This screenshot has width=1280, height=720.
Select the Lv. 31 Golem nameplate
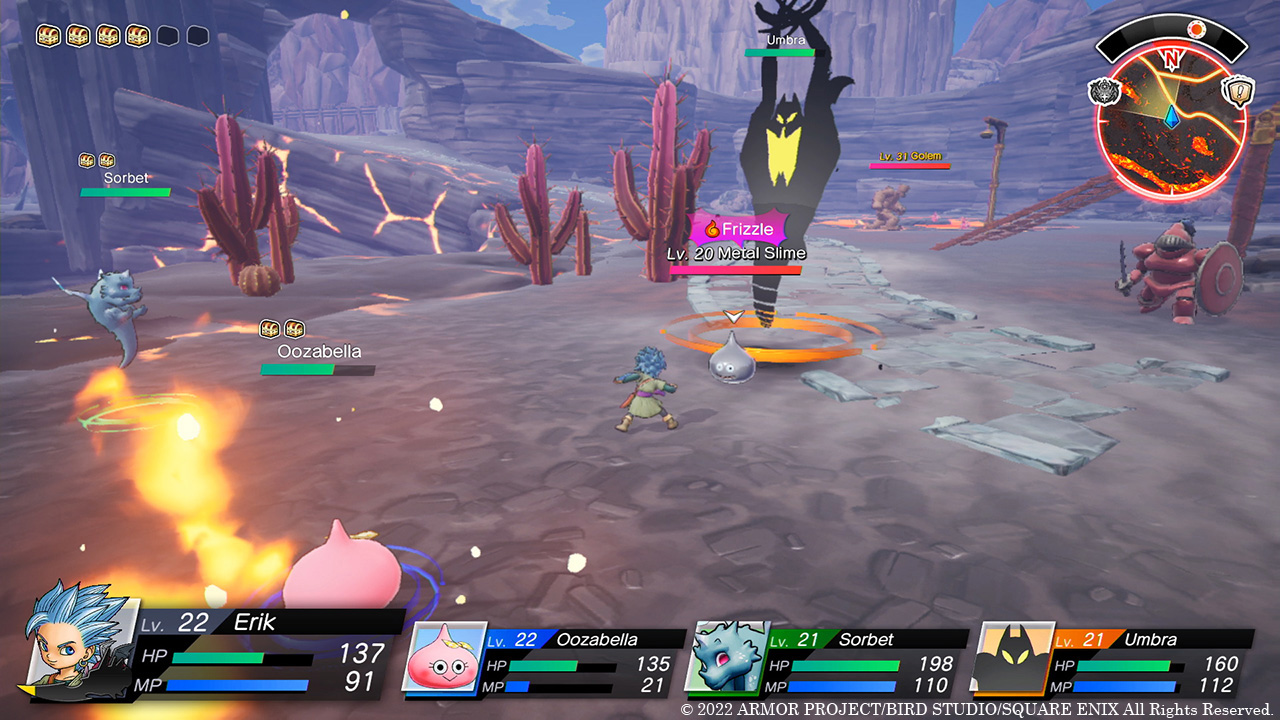pyautogui.click(x=910, y=157)
